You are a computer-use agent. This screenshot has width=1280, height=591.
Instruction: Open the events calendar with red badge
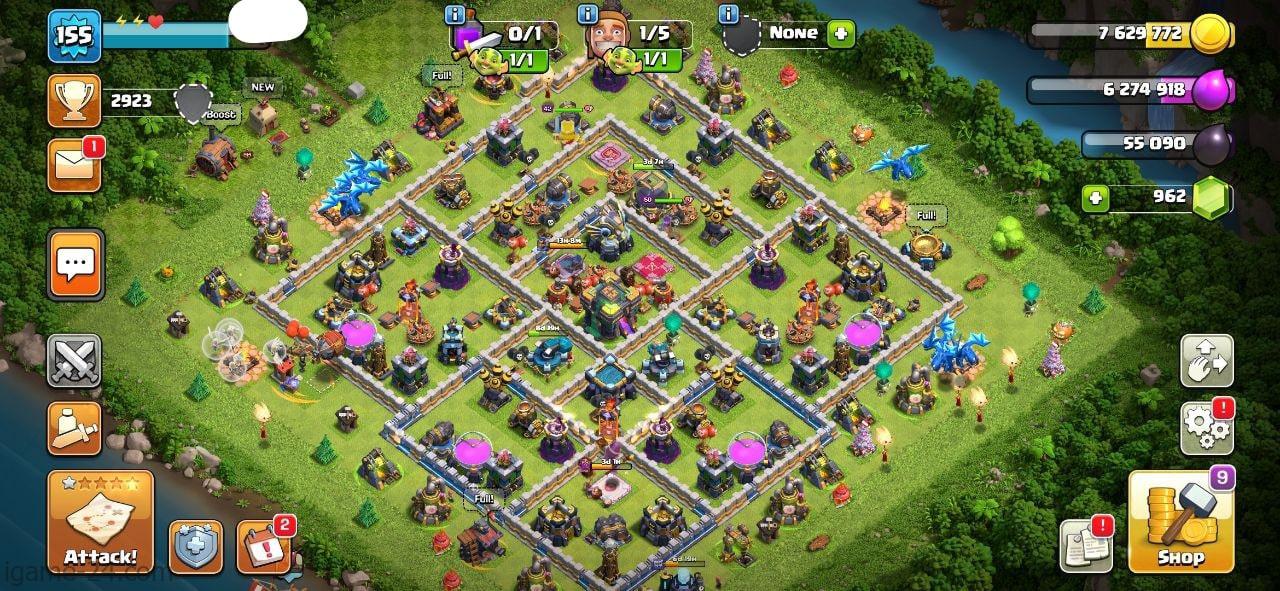pos(263,547)
